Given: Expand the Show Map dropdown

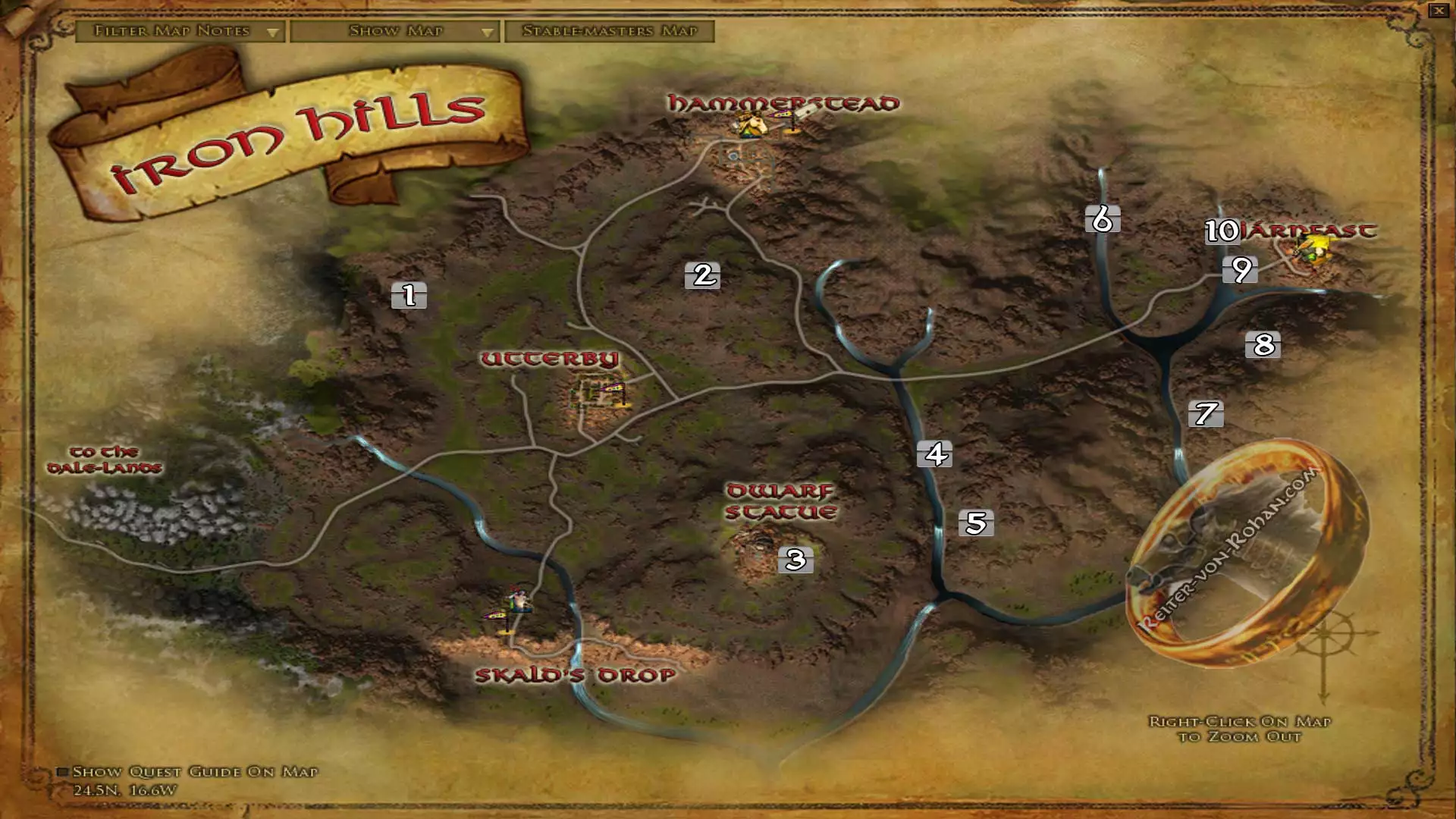Looking at the screenshot, I should 394,31.
